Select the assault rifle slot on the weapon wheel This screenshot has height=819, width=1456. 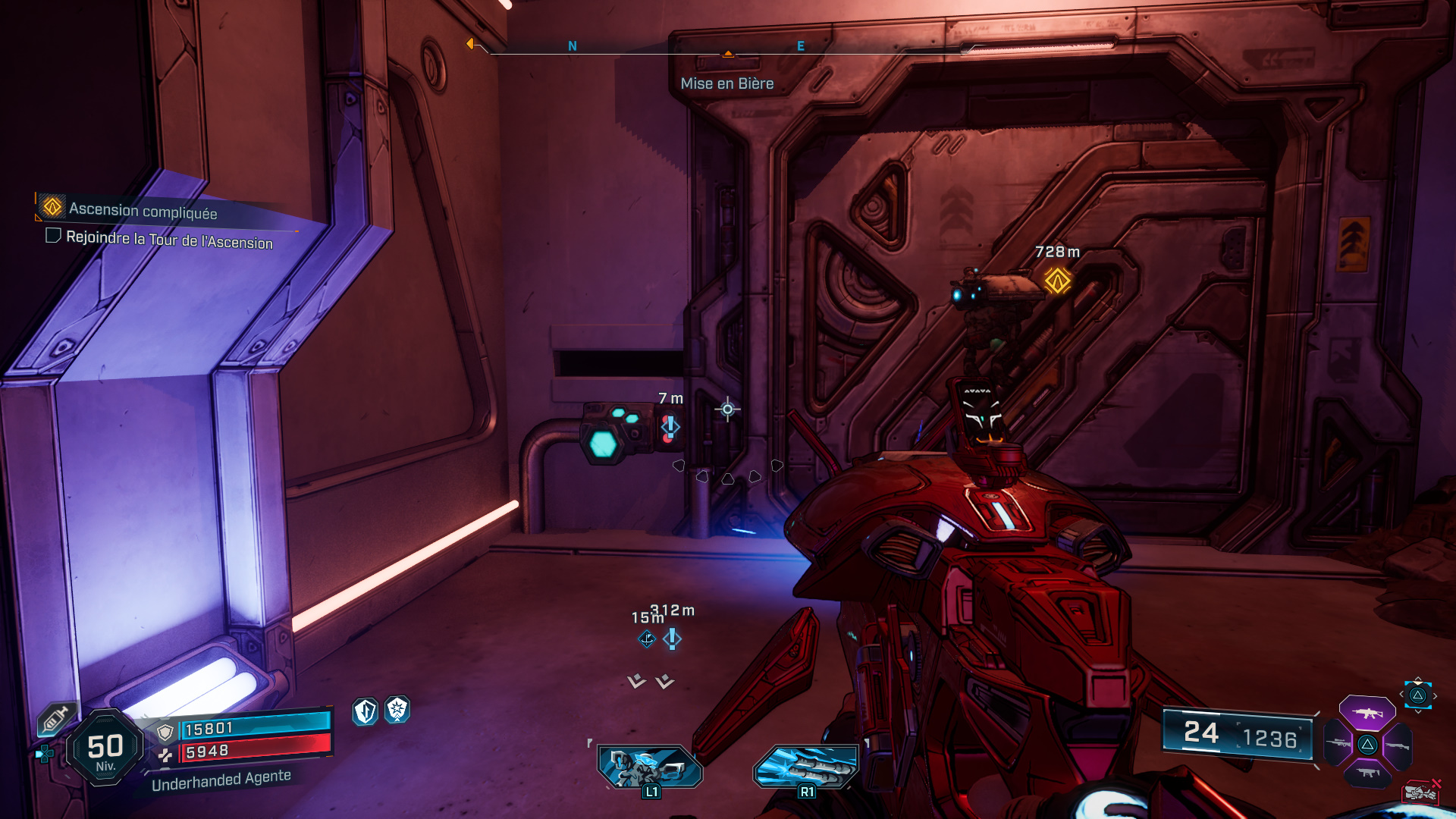(x=1368, y=714)
